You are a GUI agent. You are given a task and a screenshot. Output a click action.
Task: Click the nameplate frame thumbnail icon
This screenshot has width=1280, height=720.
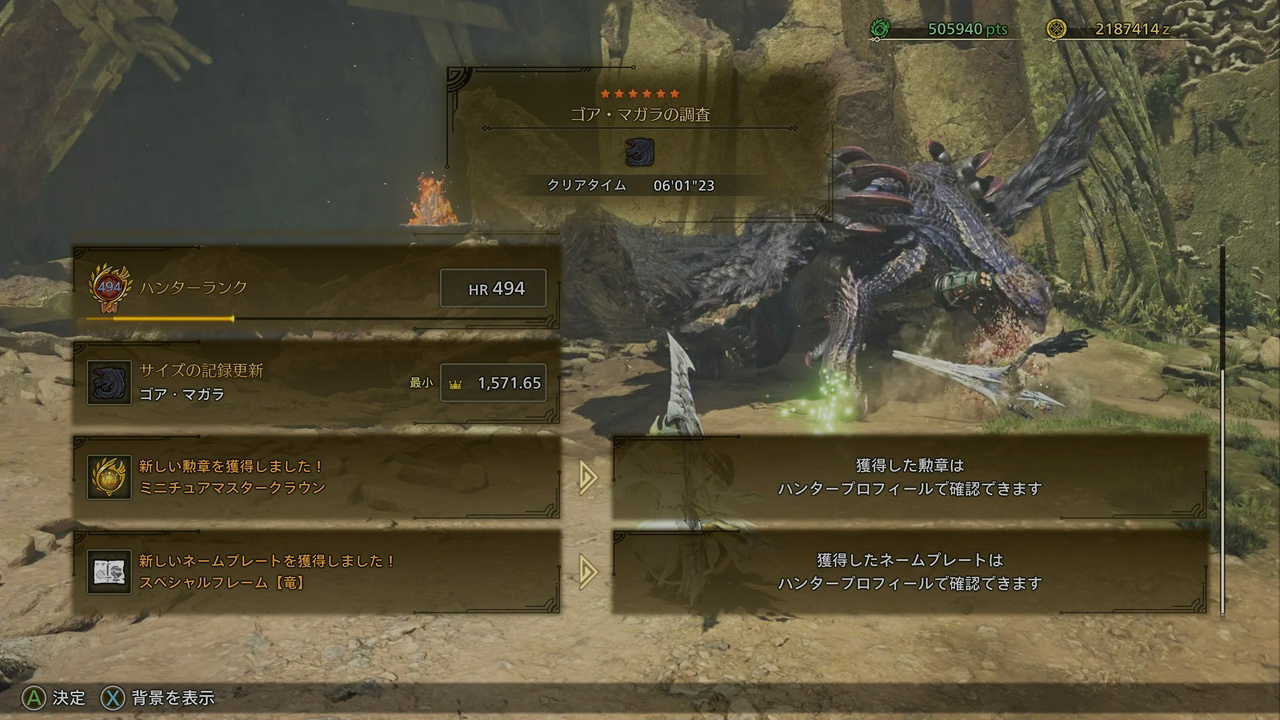tap(109, 571)
